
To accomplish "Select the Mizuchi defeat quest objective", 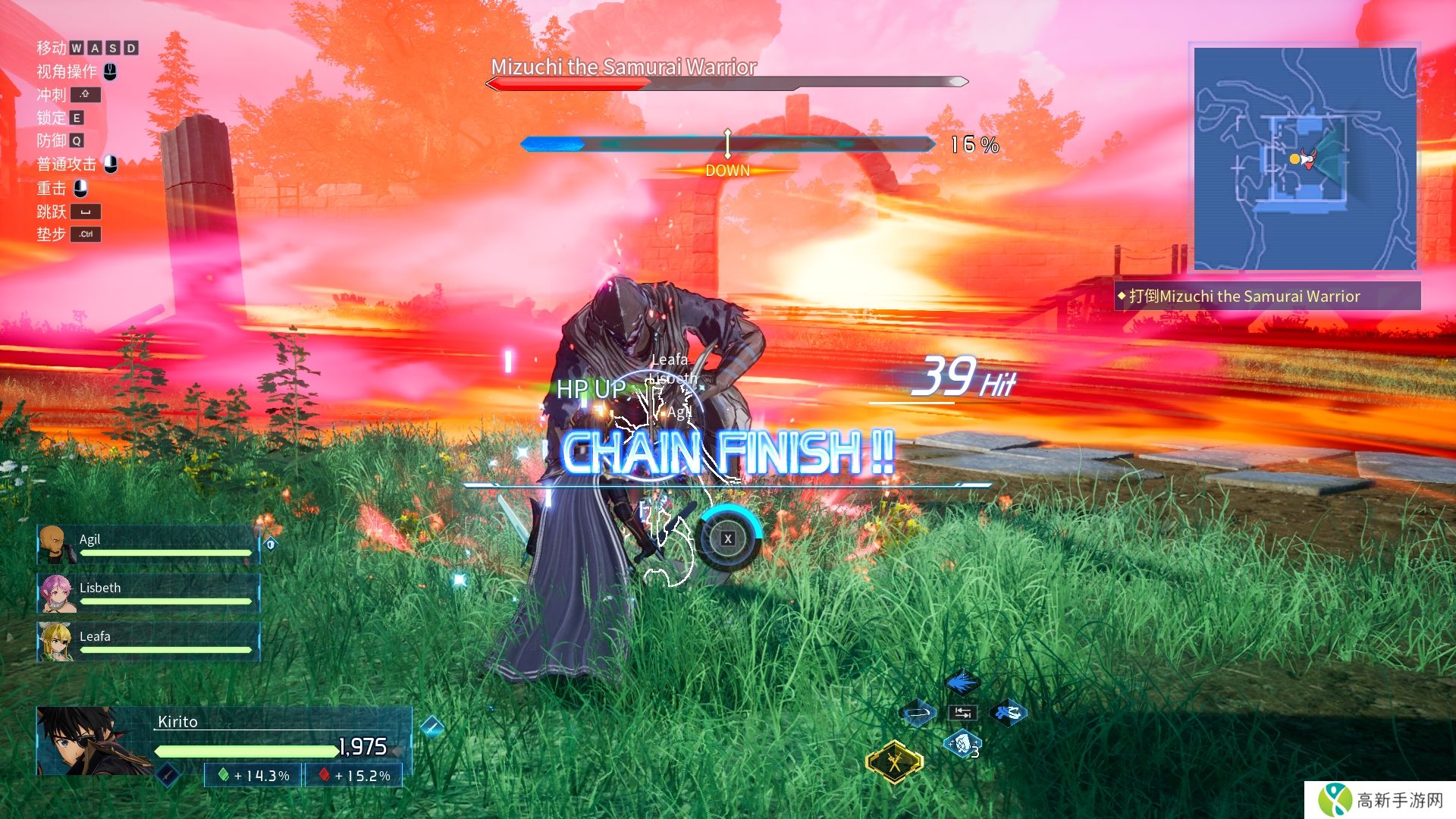I will point(1266,297).
